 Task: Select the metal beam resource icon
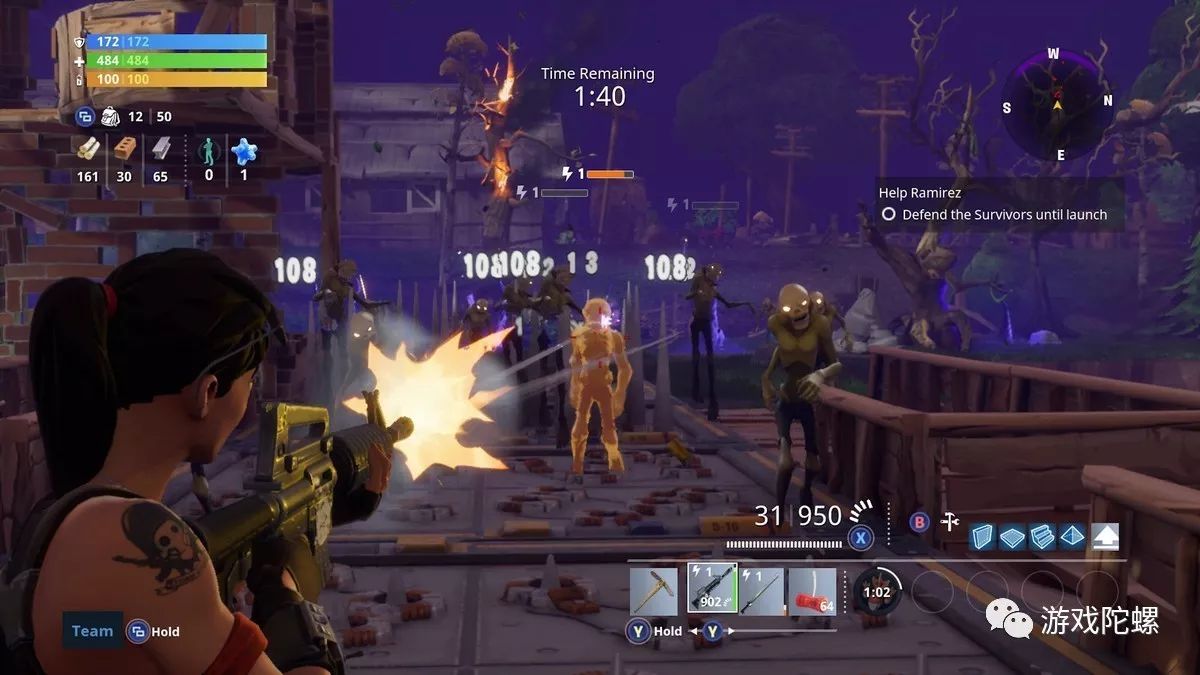point(160,150)
